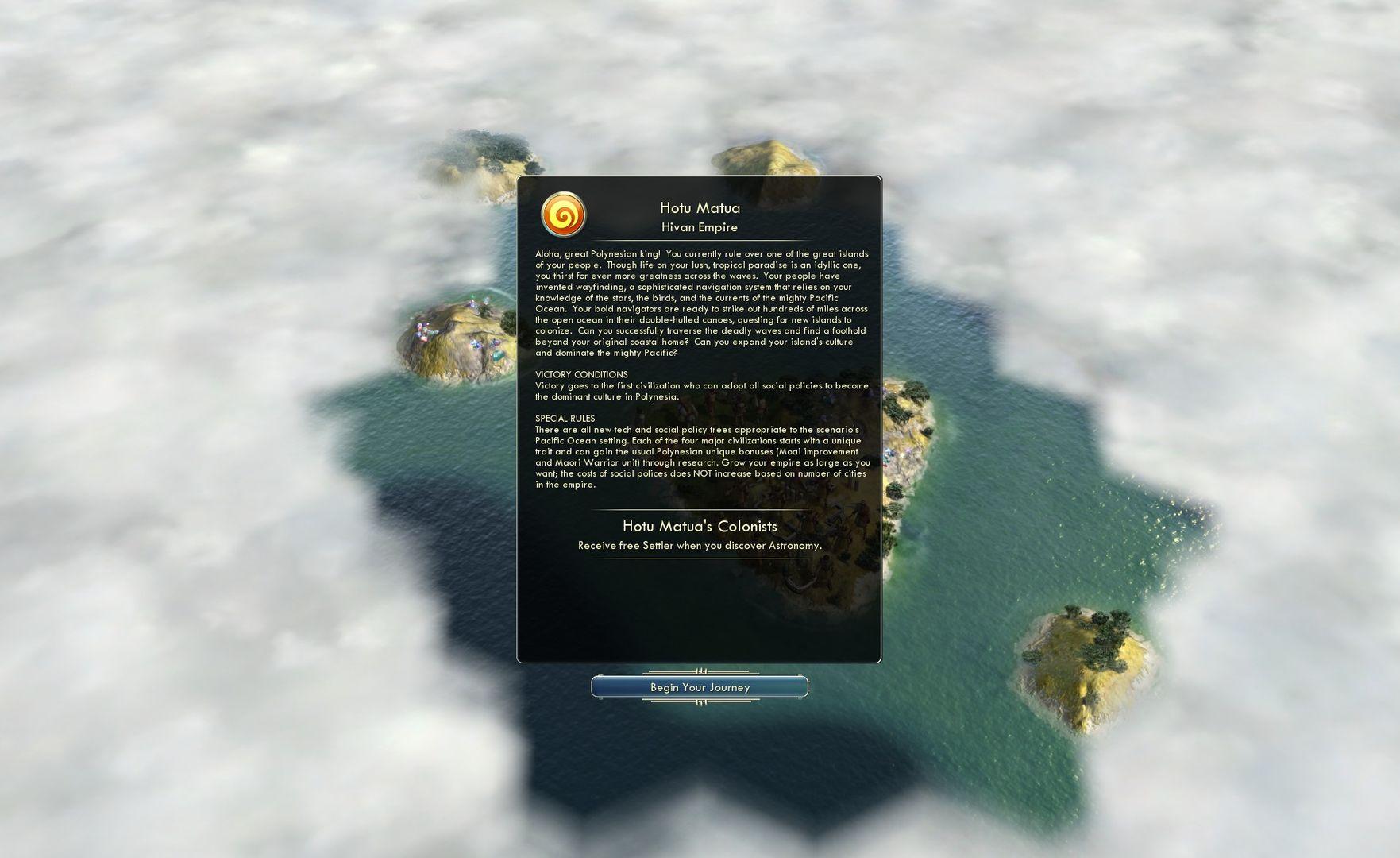Screen dimensions: 1400x858
Task: Click the teal gem resource icon on the island
Action: pos(497,355)
